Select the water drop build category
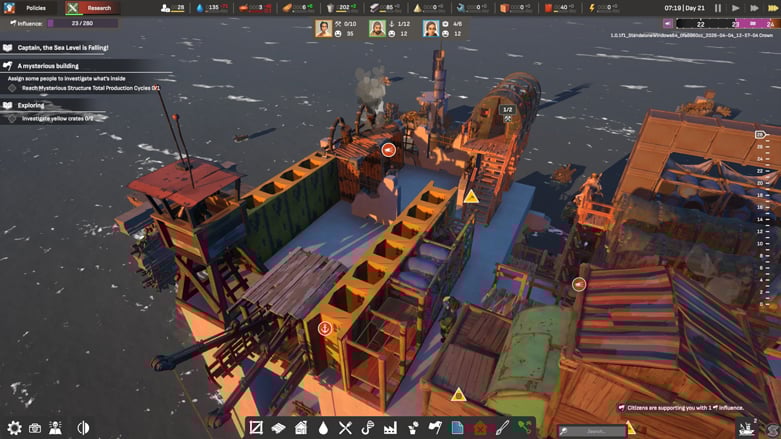Screen dimensions: 781x439 pyautogui.click(x=323, y=428)
